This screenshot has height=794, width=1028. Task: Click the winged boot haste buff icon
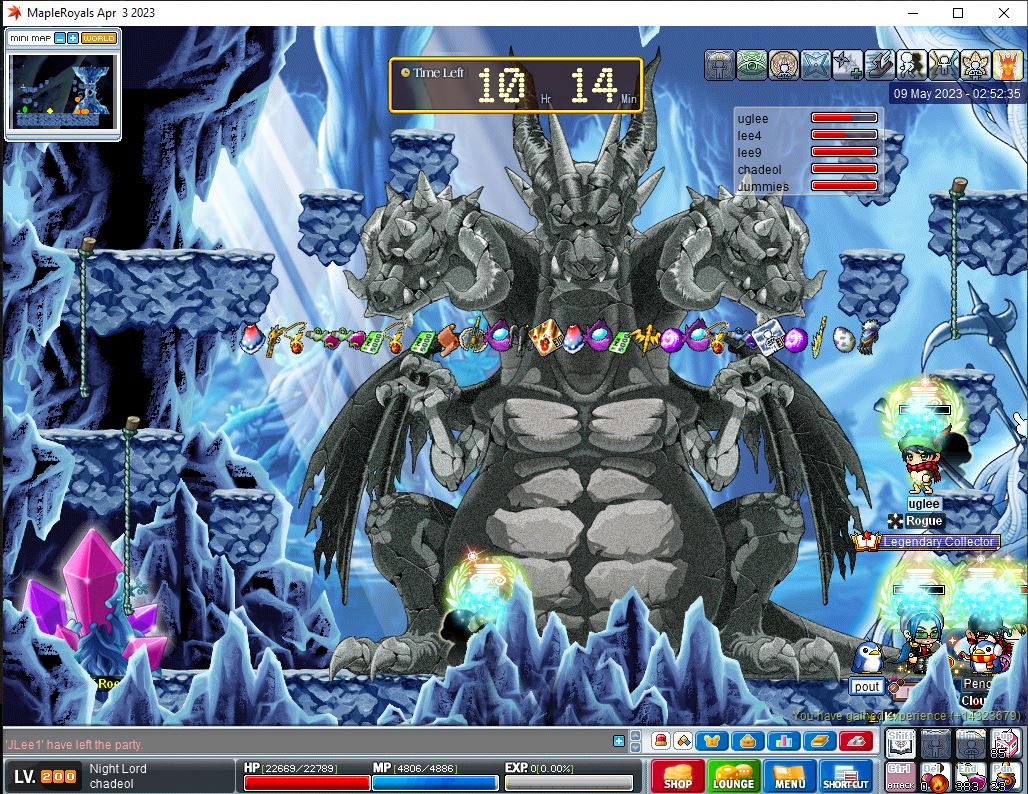coord(880,64)
